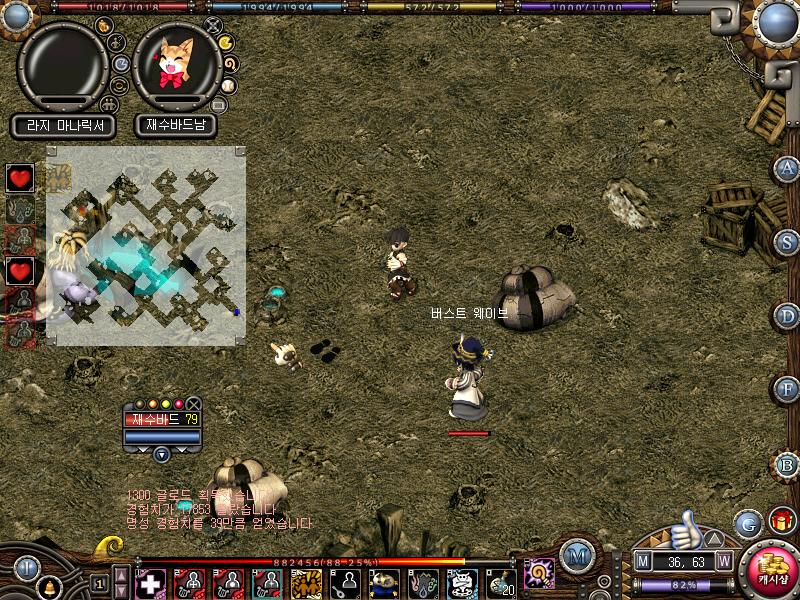Click the round A shortcut button
Image resolution: width=800 pixels, height=600 pixels.
point(788,168)
